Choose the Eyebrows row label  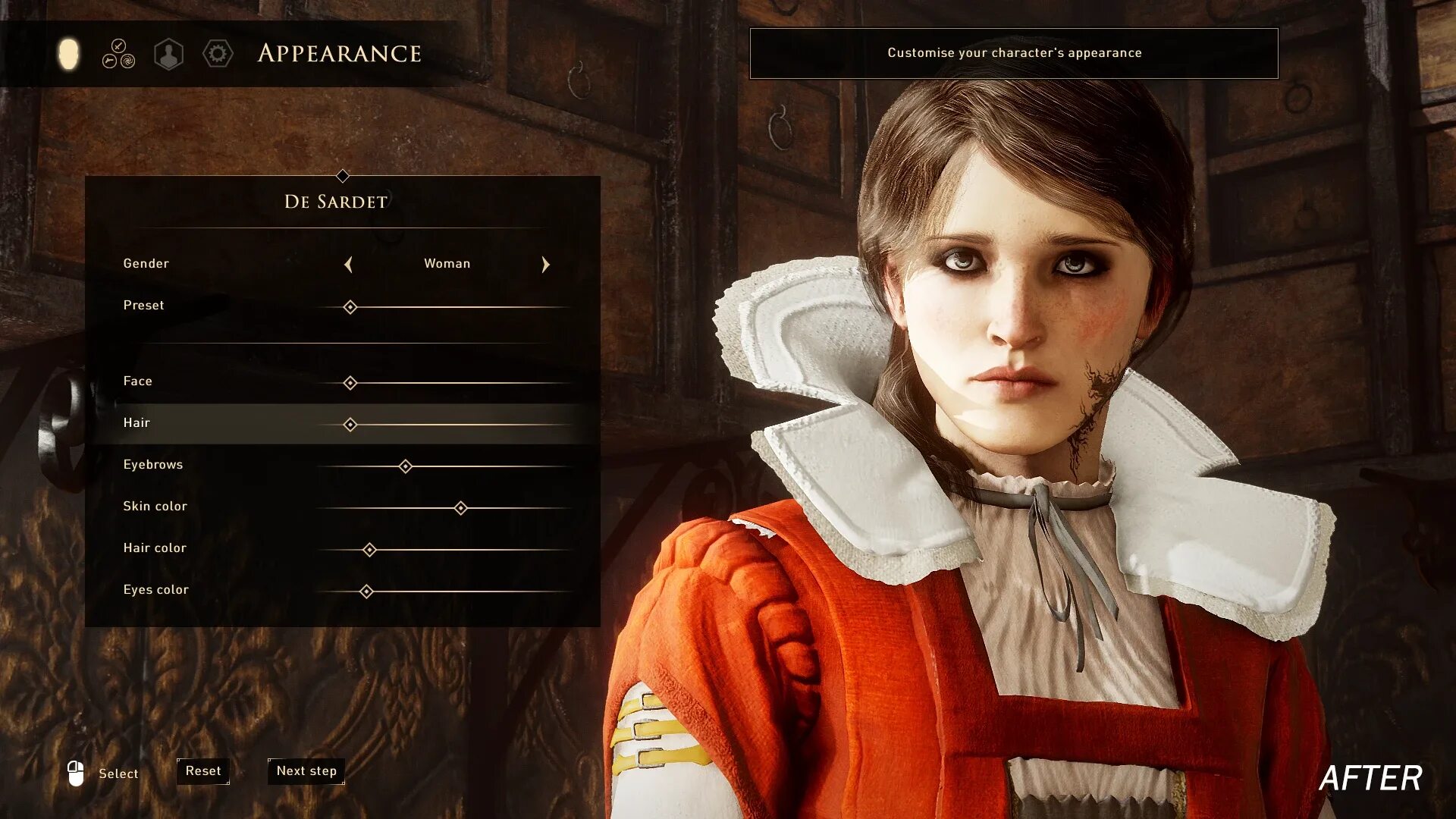pos(153,465)
